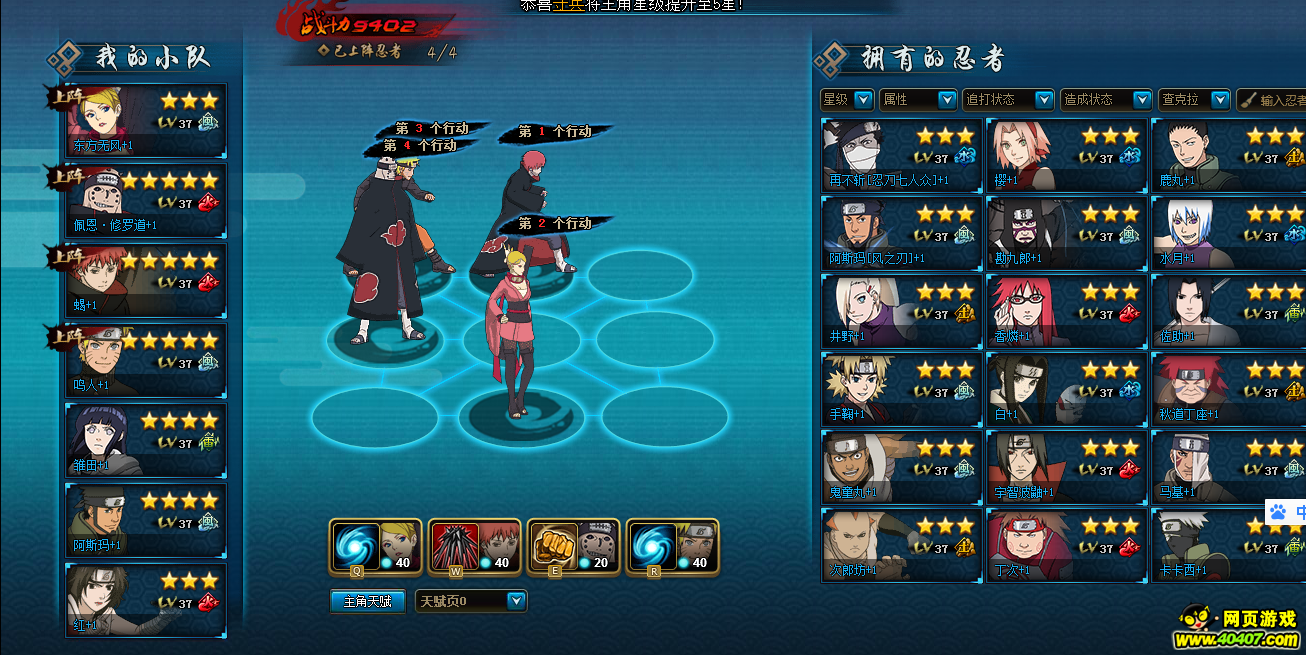Pick the 雏田 ninja card
Screen dimensions: 1306x655
click(146, 441)
